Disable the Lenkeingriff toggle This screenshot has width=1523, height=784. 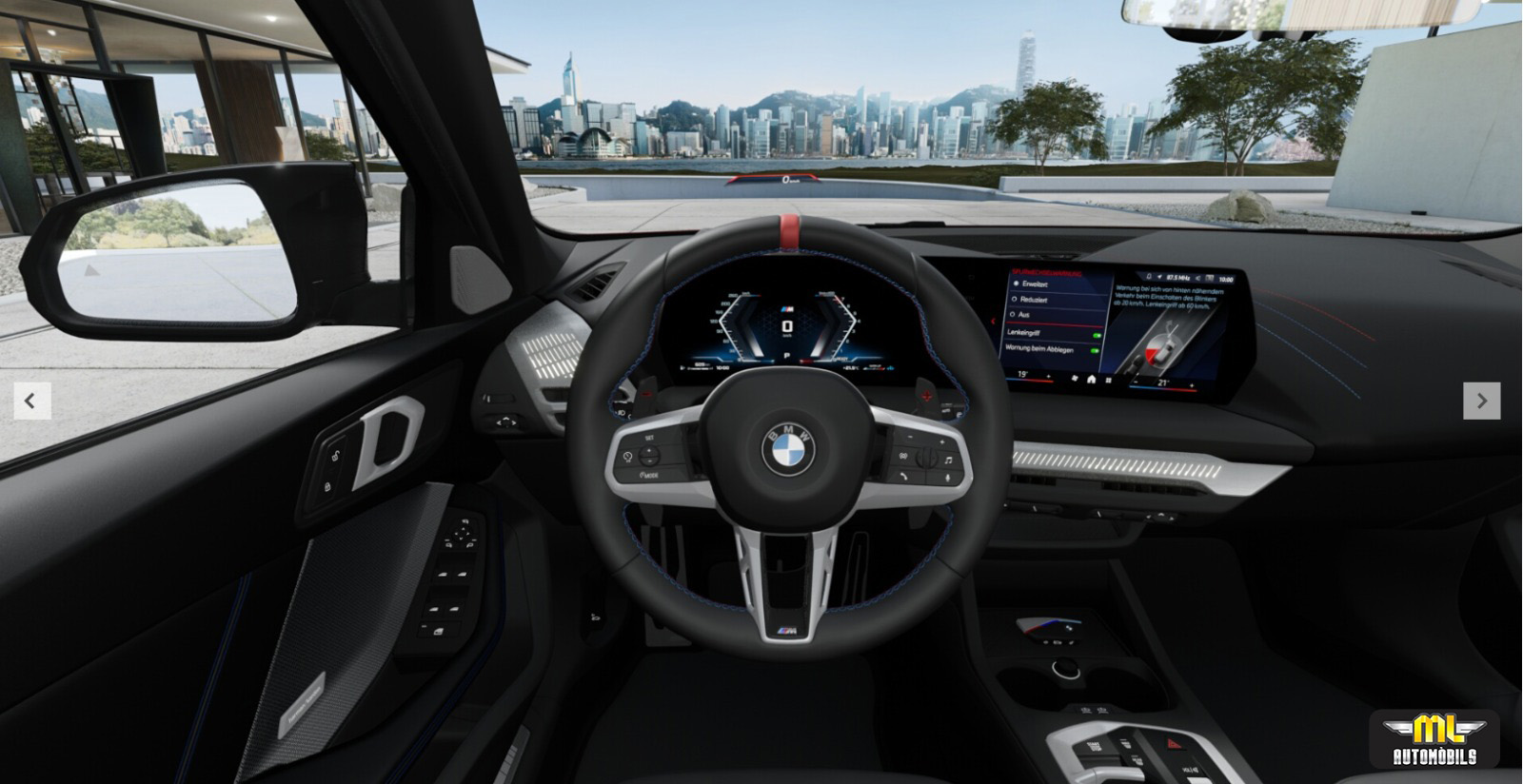pos(1097,336)
